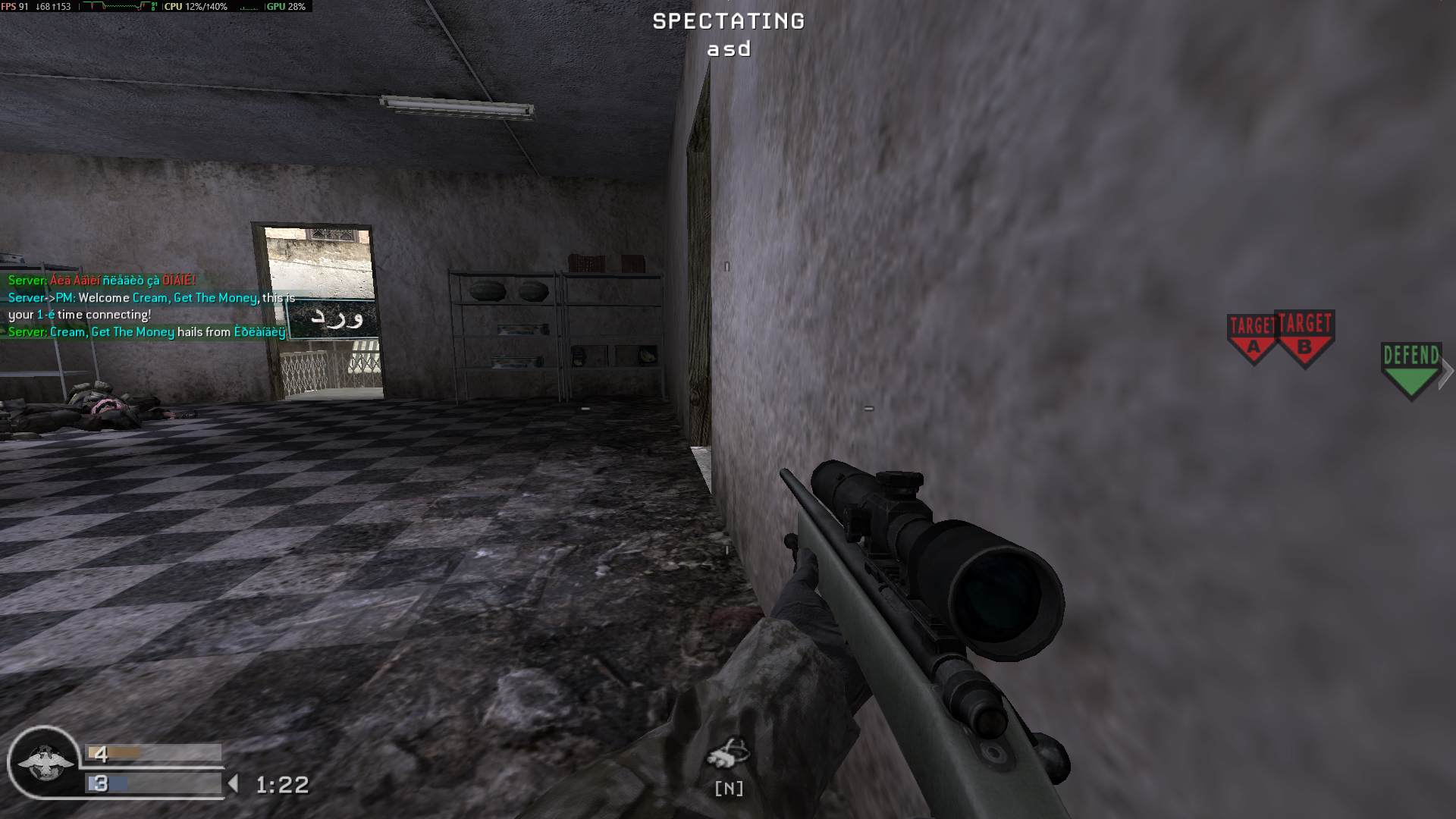Open the chat message from Server
The image size is (1456, 819).
99,279
